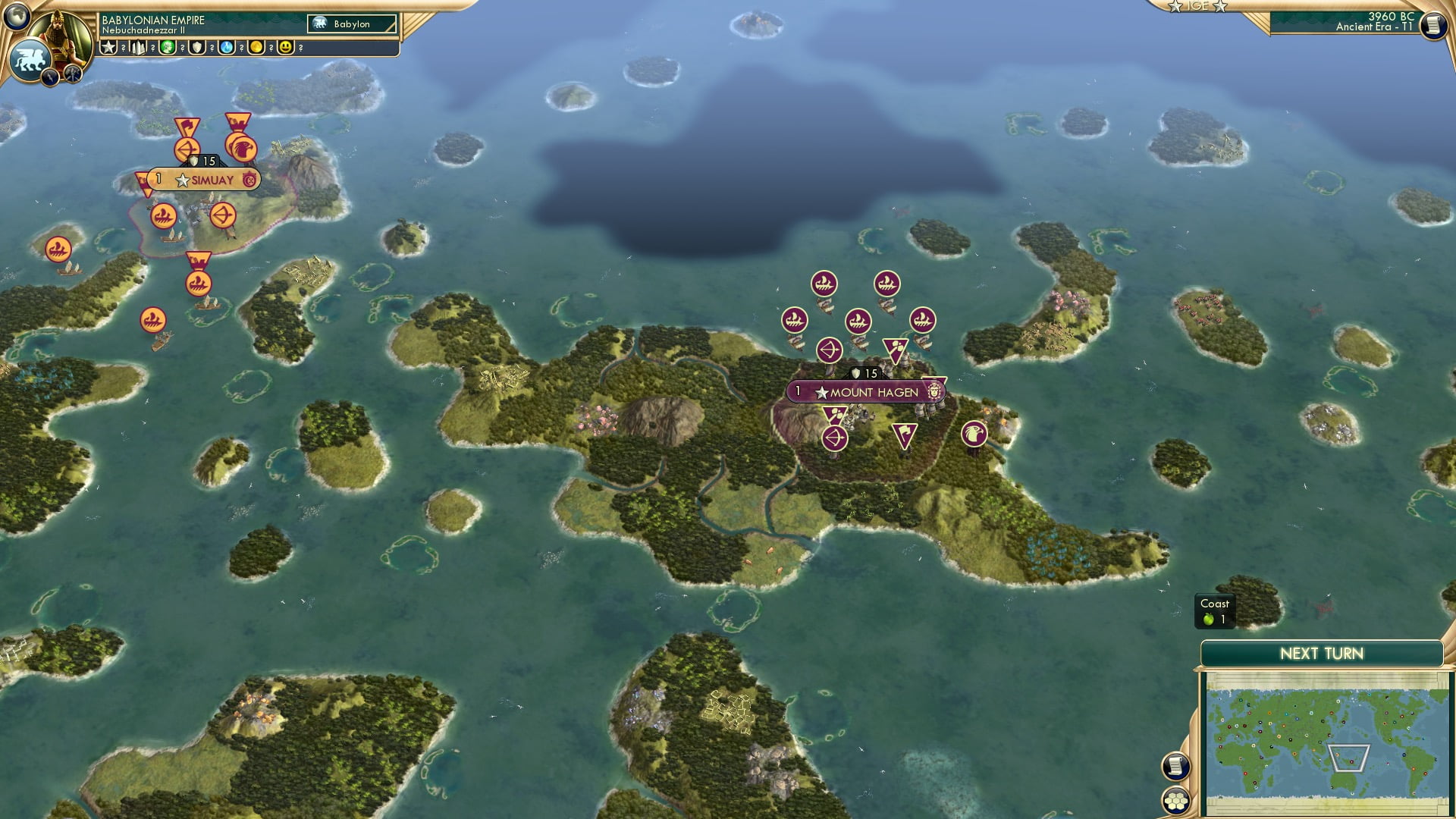
Task: Click the Coast yield tooltip panel
Action: 1213,610
